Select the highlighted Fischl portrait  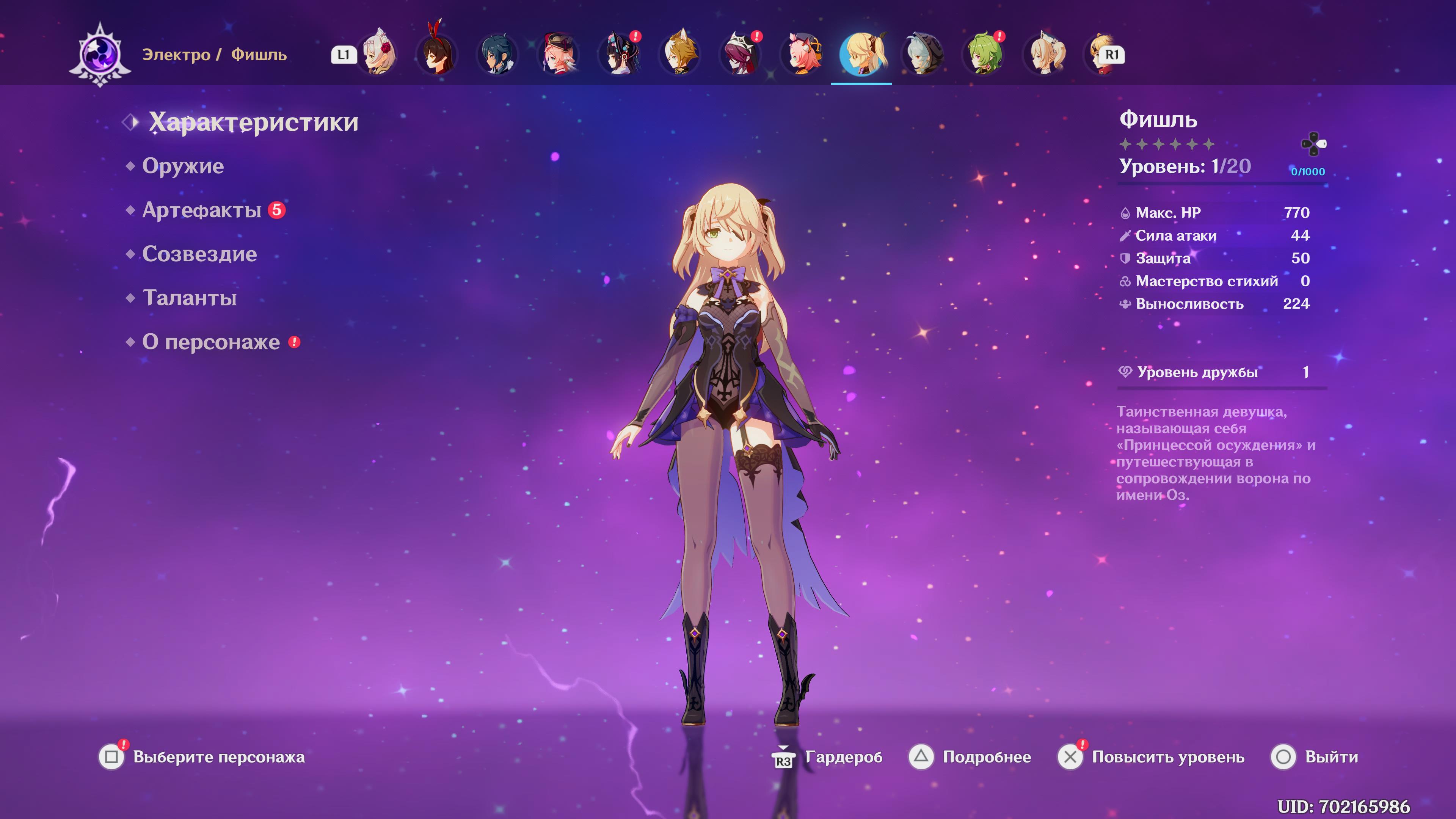[x=861, y=55]
